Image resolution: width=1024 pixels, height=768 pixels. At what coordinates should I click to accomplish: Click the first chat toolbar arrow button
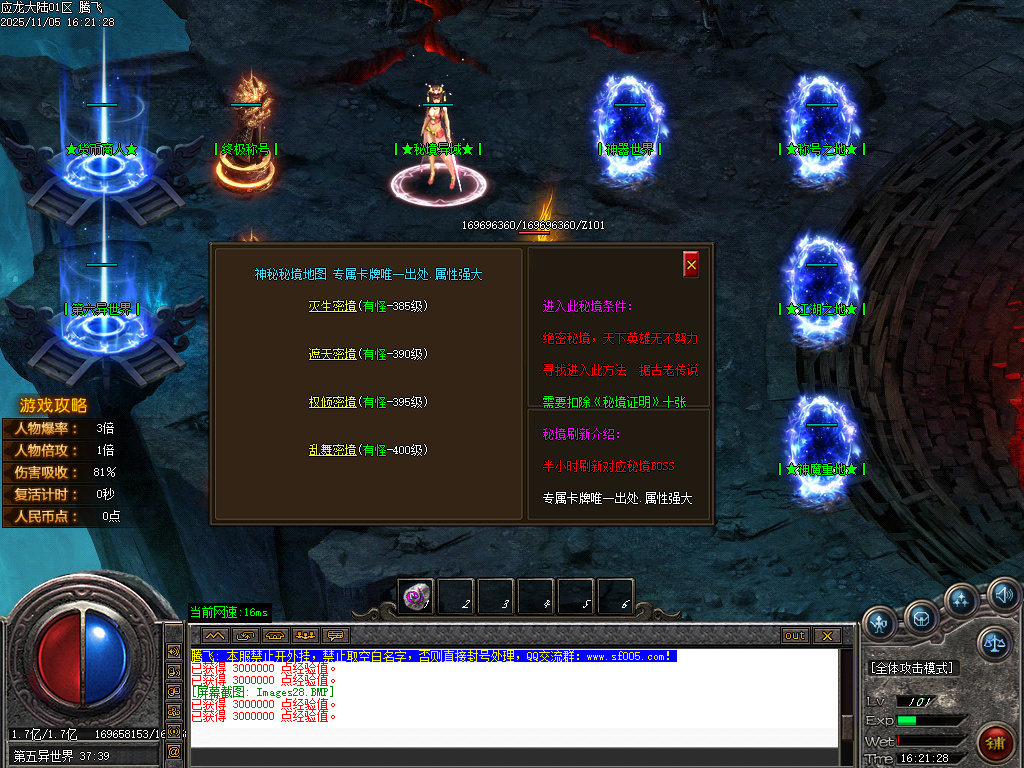pyautogui.click(x=215, y=636)
